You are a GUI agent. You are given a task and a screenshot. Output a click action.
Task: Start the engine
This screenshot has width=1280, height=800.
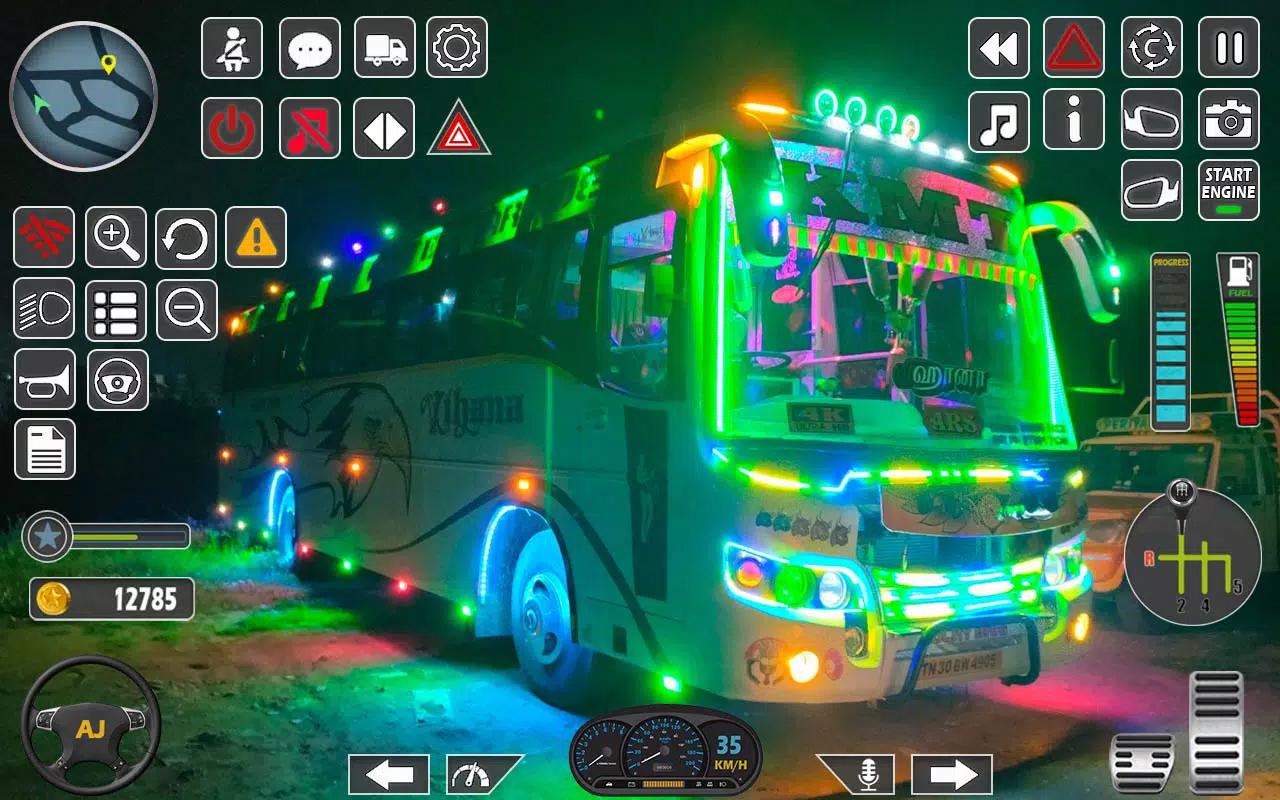pos(1229,190)
